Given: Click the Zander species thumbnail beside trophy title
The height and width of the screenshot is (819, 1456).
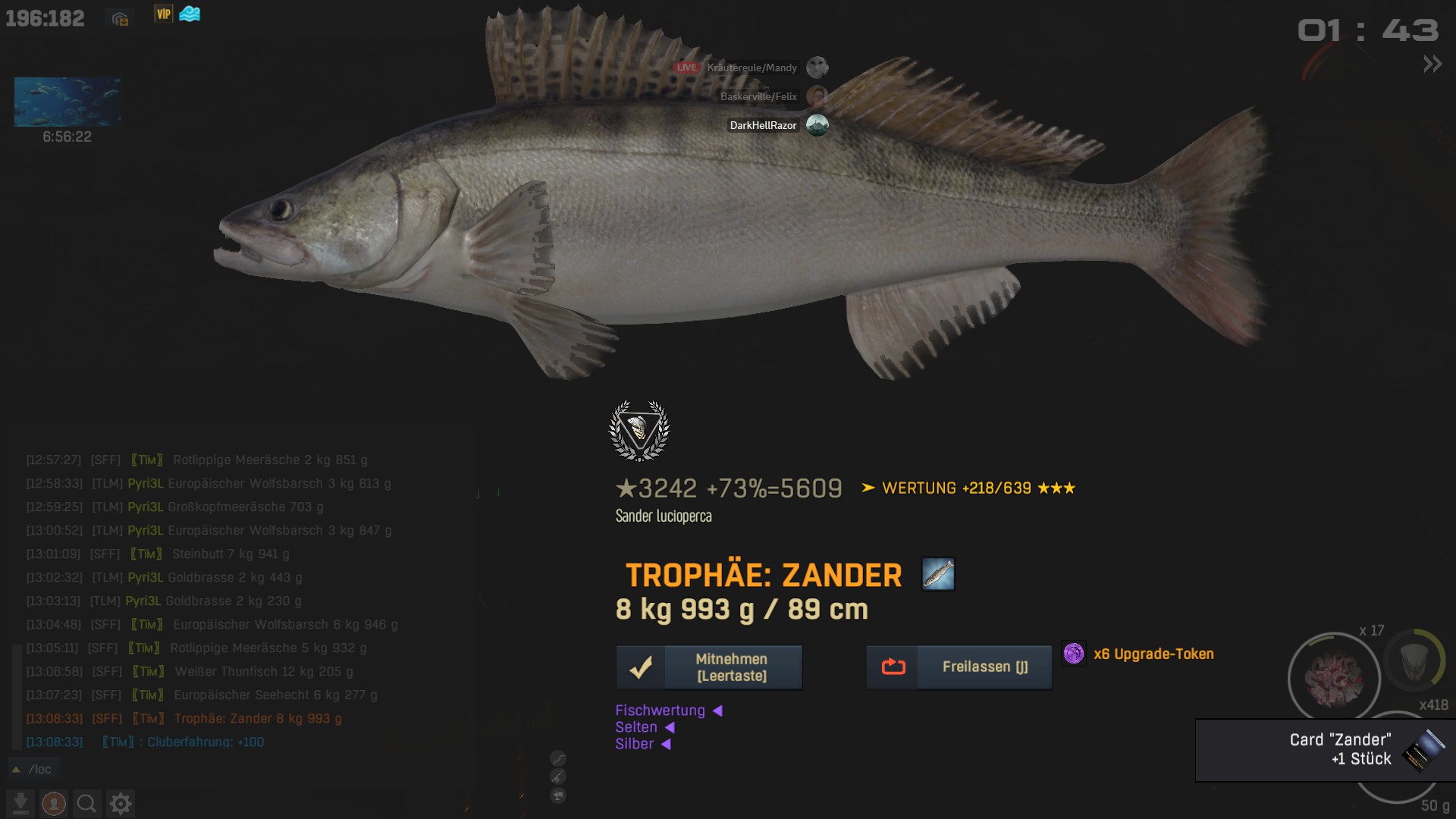Looking at the screenshot, I should [938, 574].
